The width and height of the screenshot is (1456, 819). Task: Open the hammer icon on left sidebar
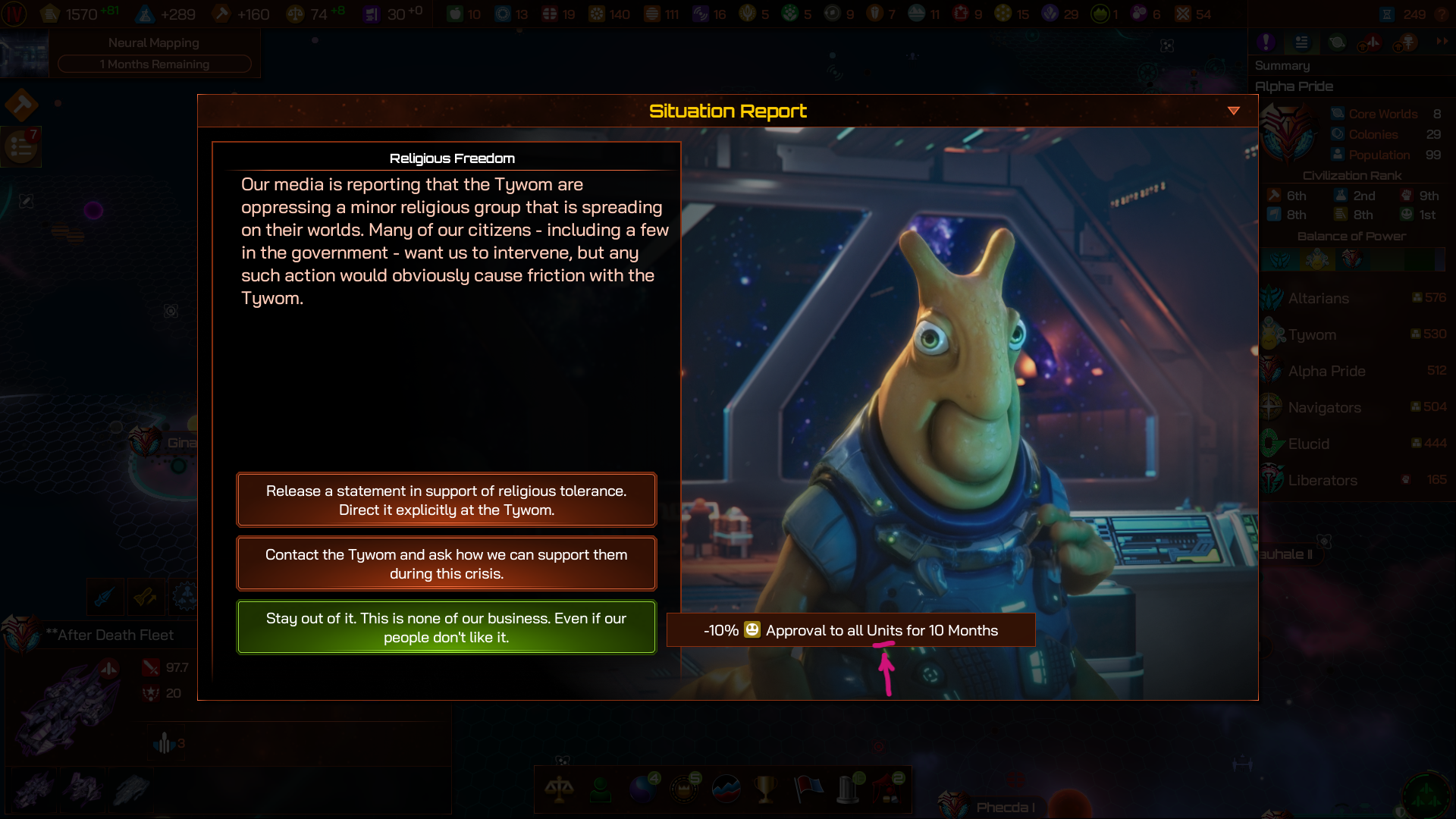[21, 105]
